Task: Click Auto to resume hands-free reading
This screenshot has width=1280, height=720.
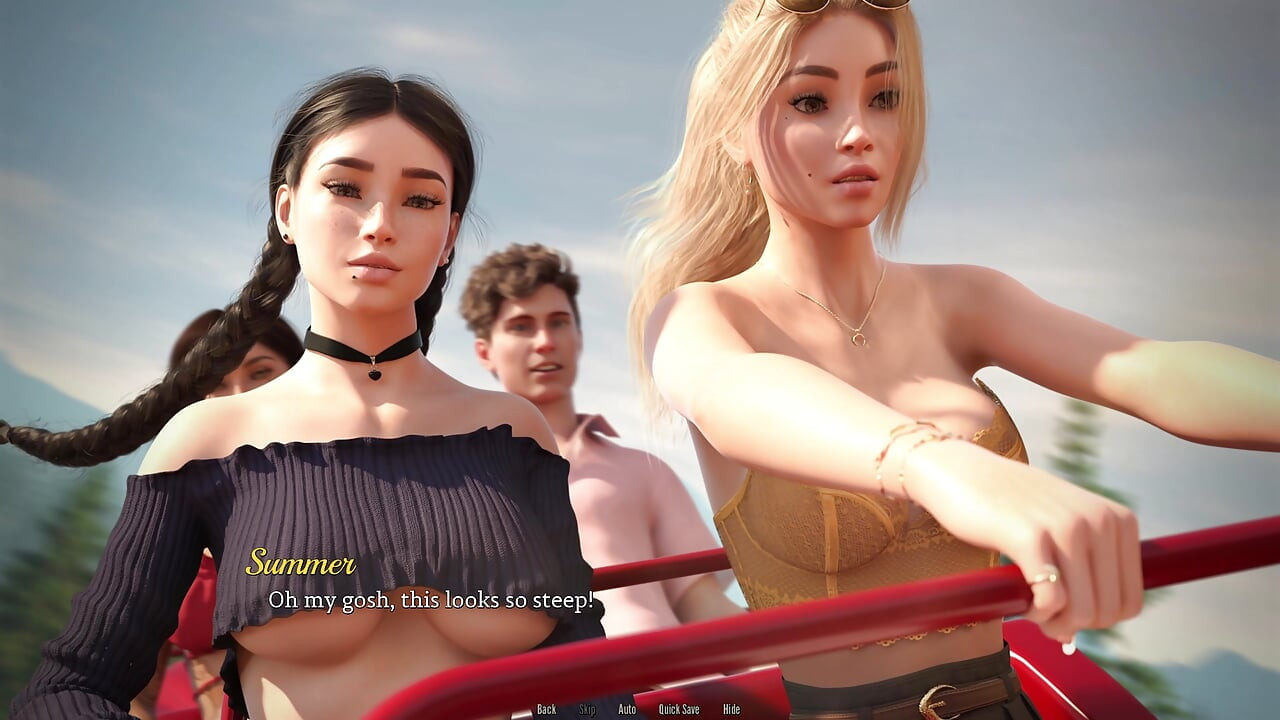Action: coord(628,708)
